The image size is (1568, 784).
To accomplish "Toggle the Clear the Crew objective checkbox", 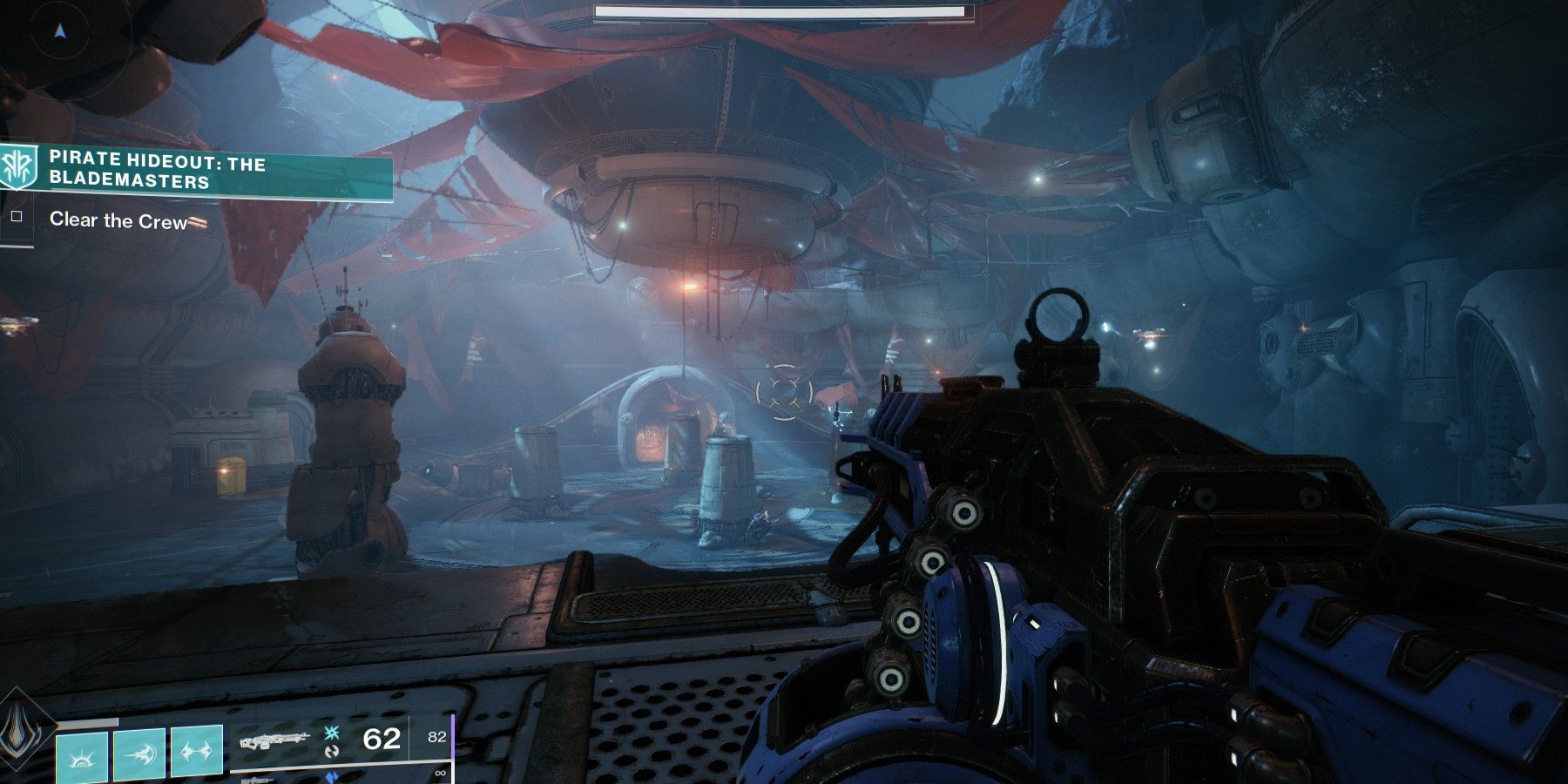I will pyautogui.click(x=17, y=219).
